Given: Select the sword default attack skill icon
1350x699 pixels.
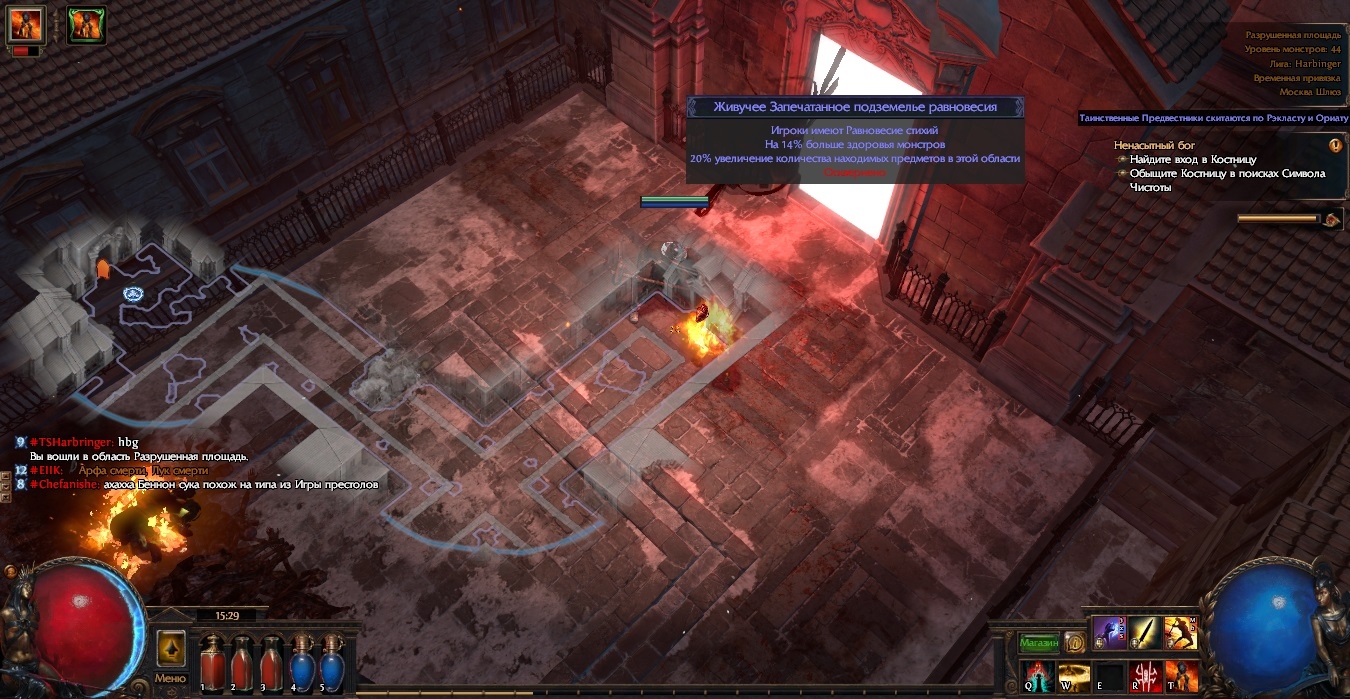Looking at the screenshot, I should (x=1146, y=632).
